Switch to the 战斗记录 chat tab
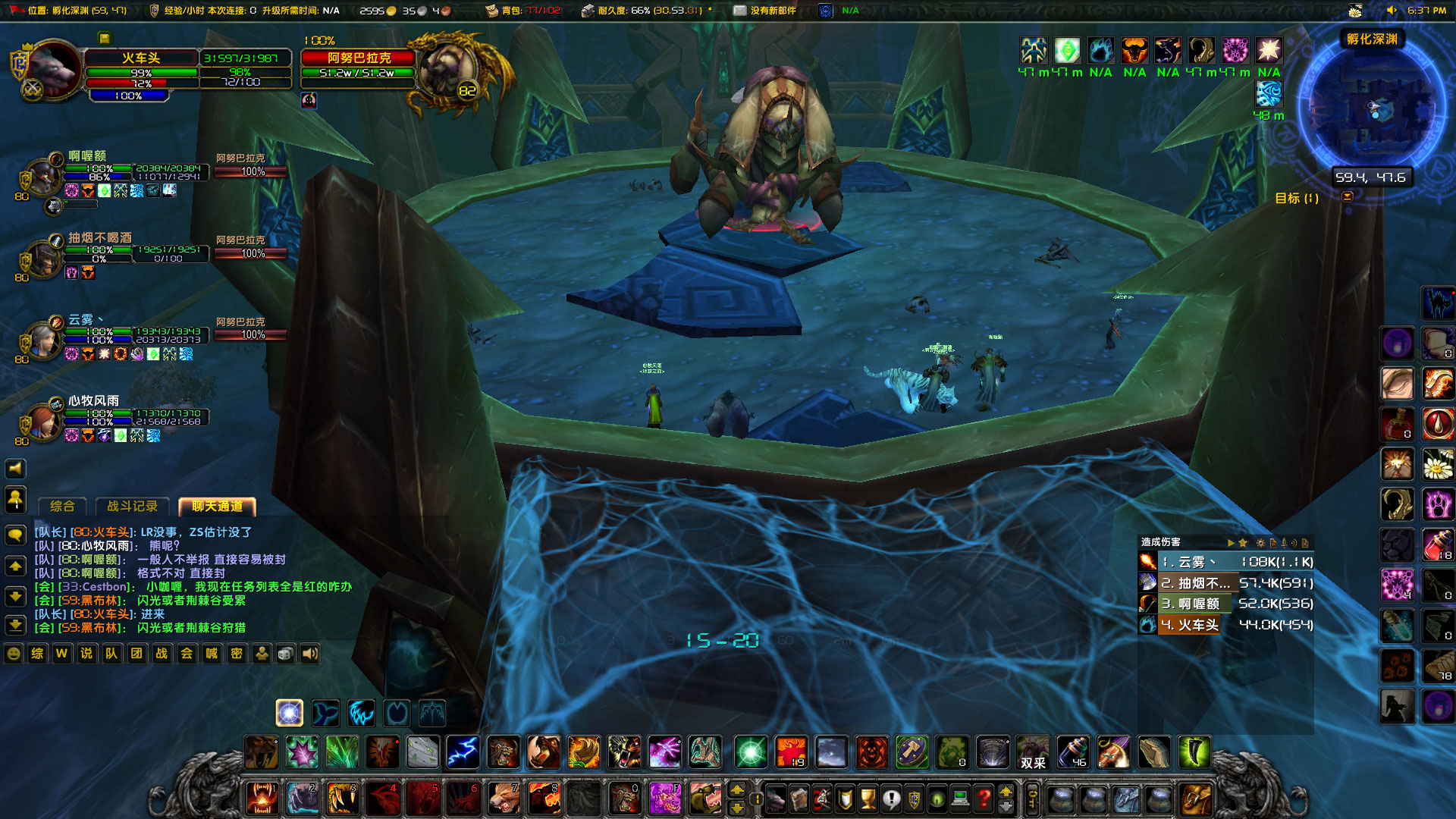This screenshot has height=819, width=1456. click(x=133, y=507)
